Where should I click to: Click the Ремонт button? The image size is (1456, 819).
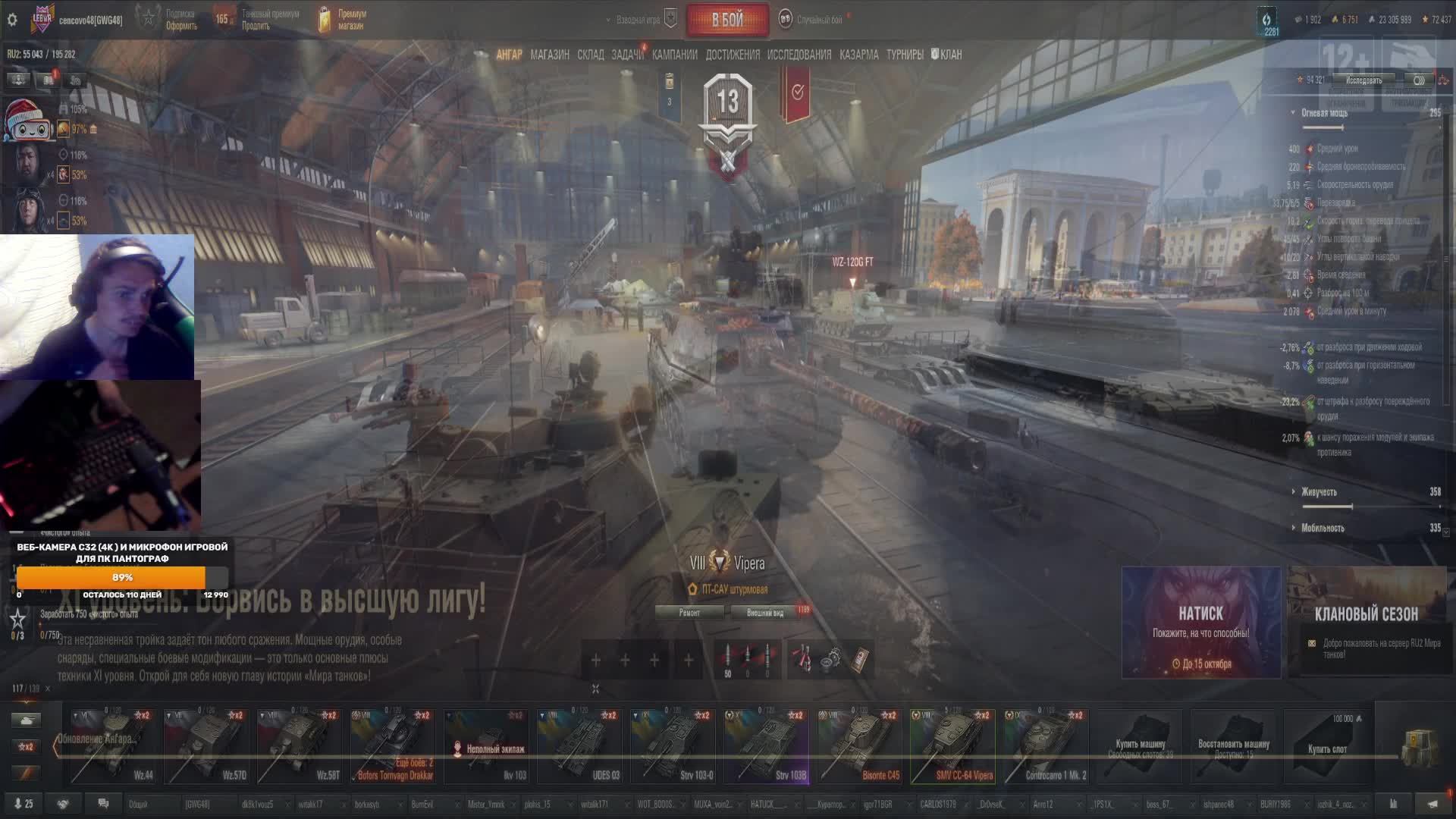[689, 613]
